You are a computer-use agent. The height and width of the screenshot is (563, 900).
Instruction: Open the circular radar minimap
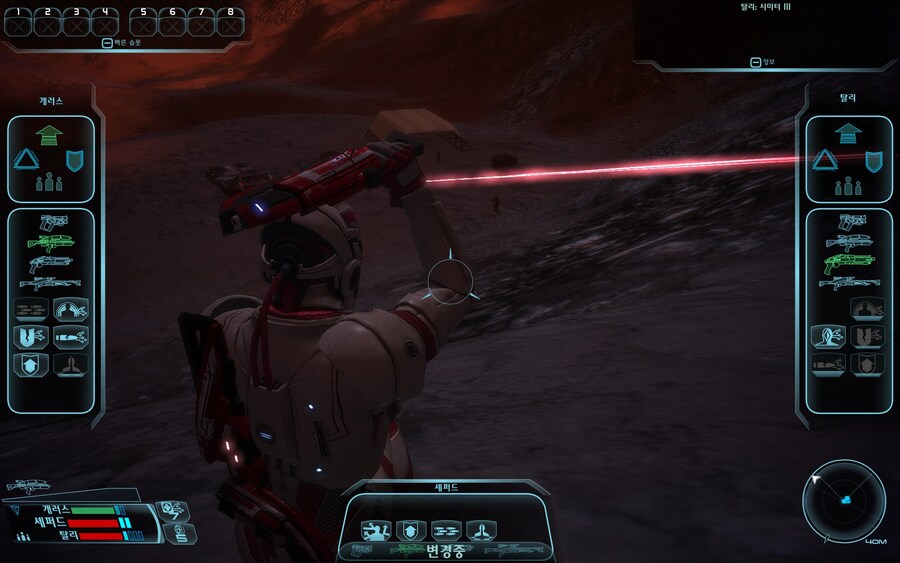(844, 500)
